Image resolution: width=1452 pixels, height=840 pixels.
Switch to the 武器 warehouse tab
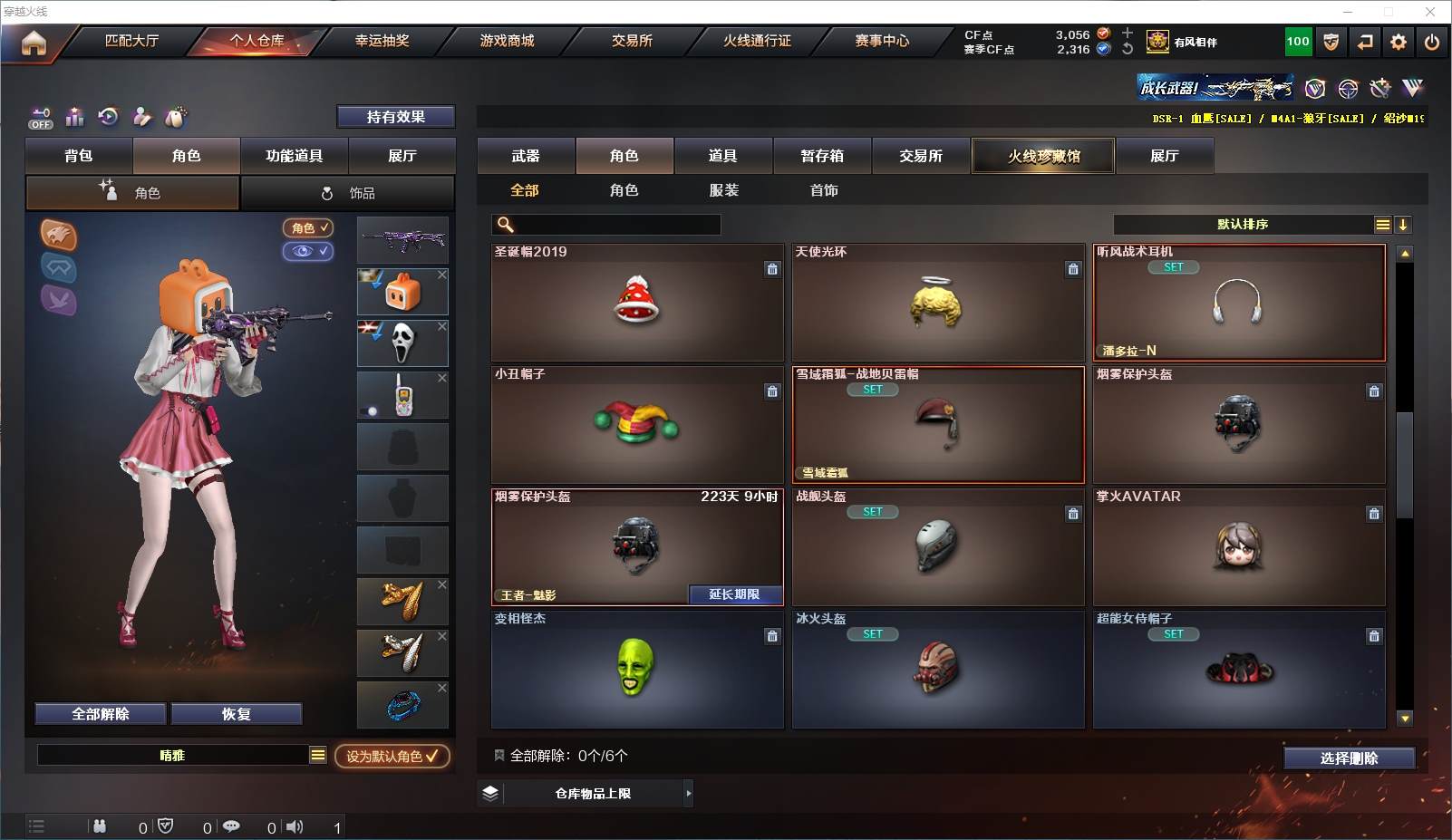(x=526, y=156)
